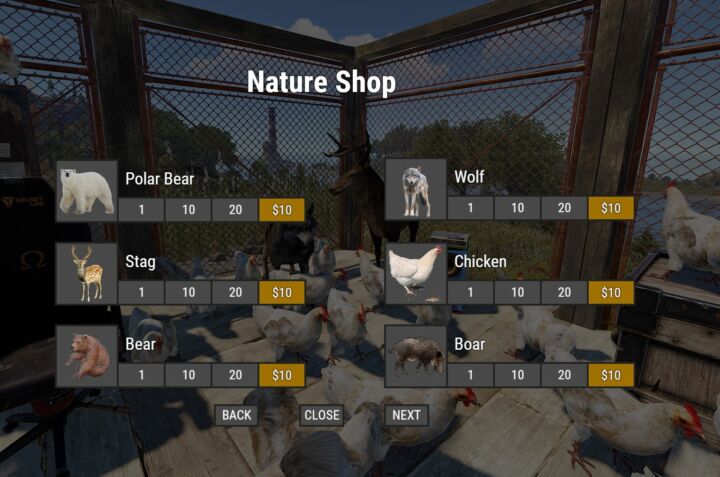Choose quantity 10 for Bear
This screenshot has width=720, height=477.
(x=188, y=375)
